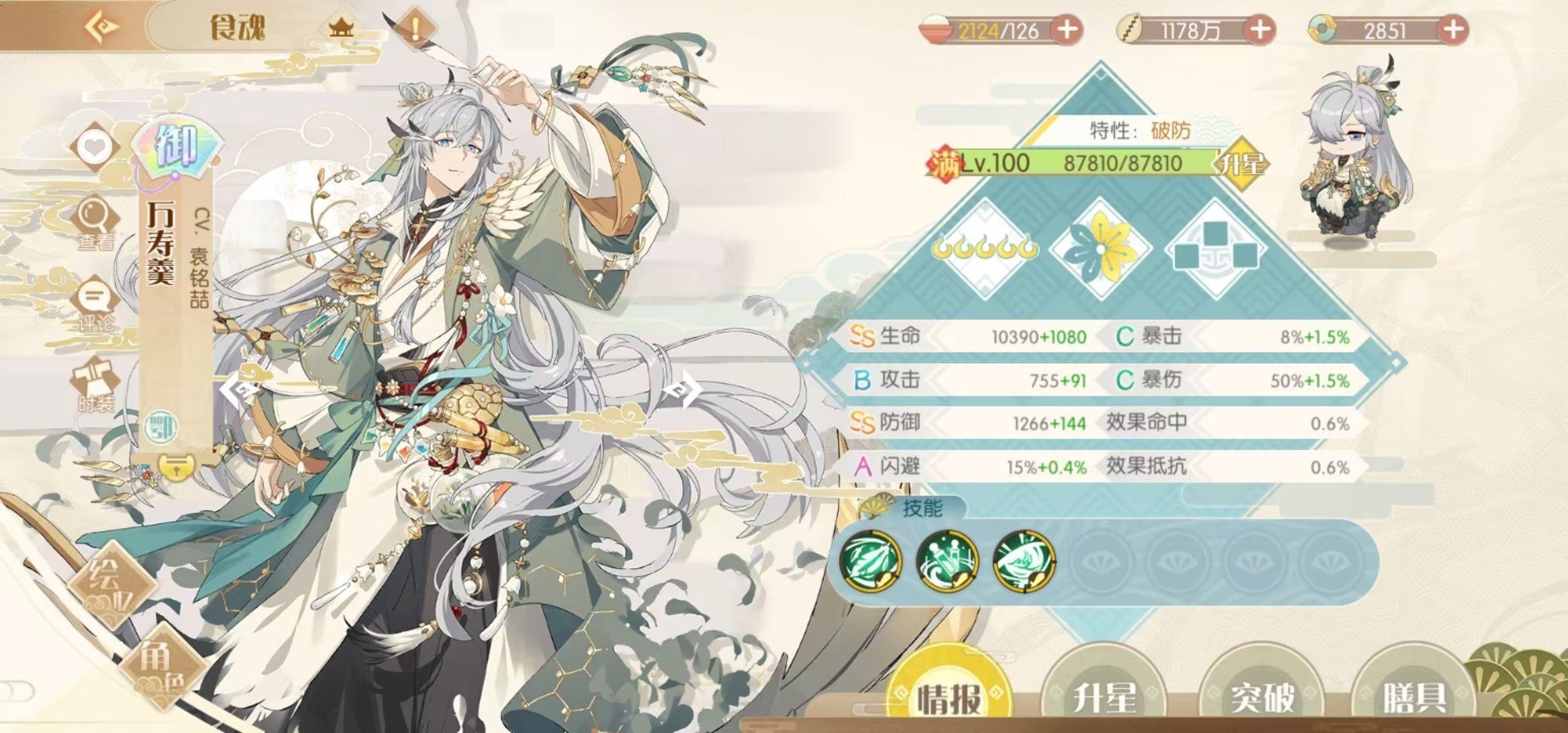Add more jade currency with plus button

click(x=1452, y=30)
